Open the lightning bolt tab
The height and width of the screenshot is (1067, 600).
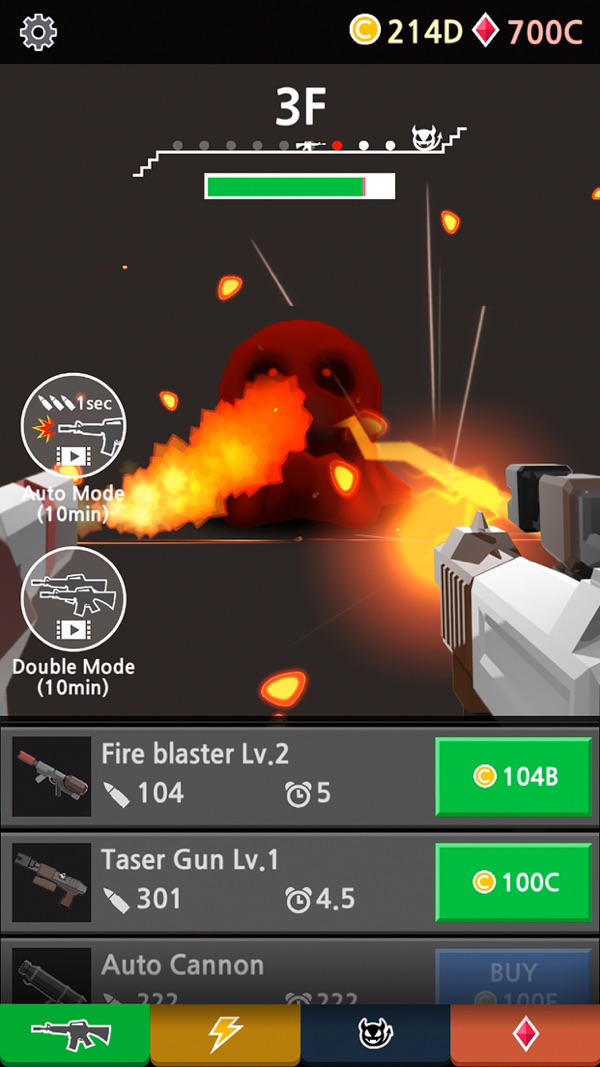click(225, 1035)
